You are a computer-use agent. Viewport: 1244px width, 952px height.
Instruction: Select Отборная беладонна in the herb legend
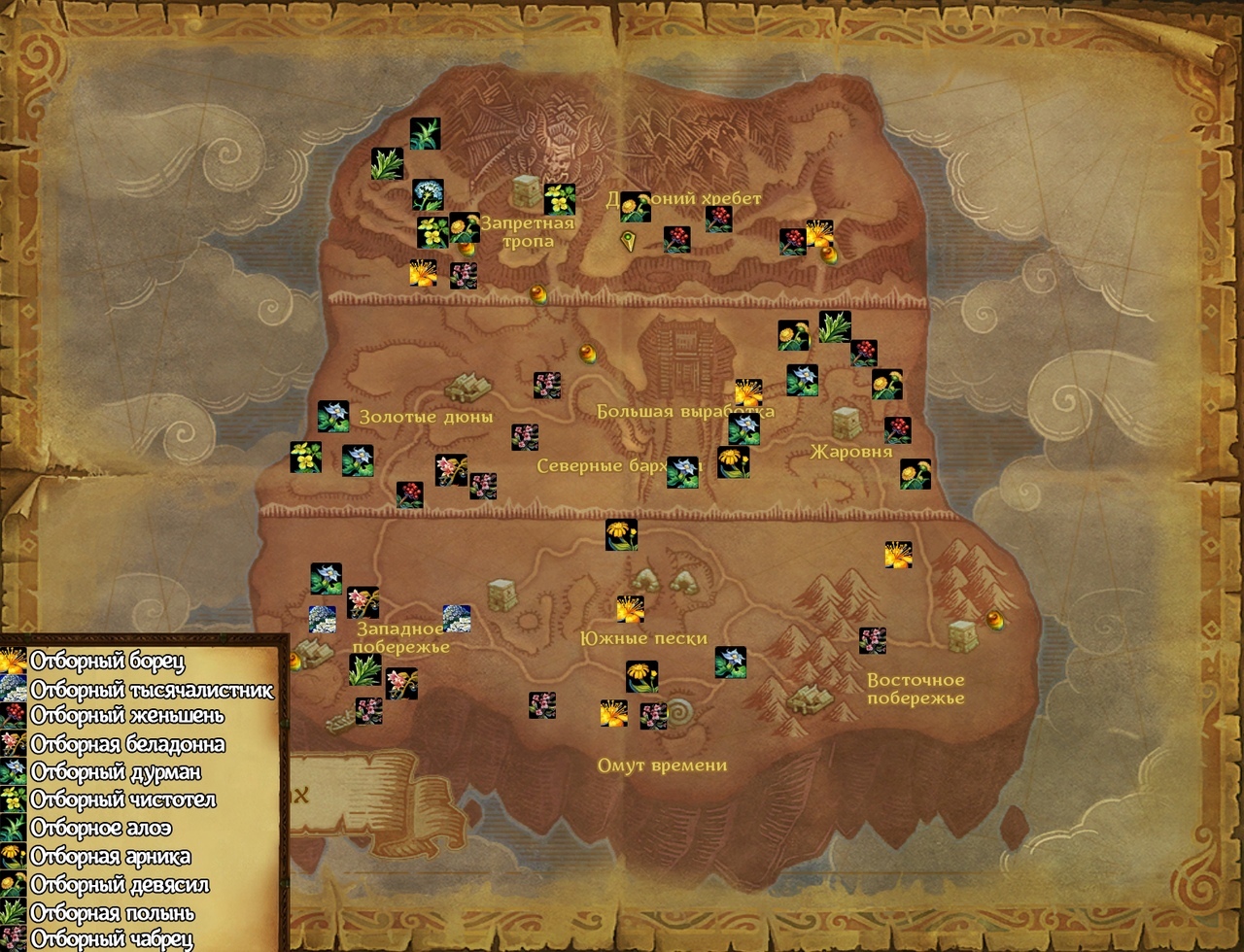[x=127, y=744]
